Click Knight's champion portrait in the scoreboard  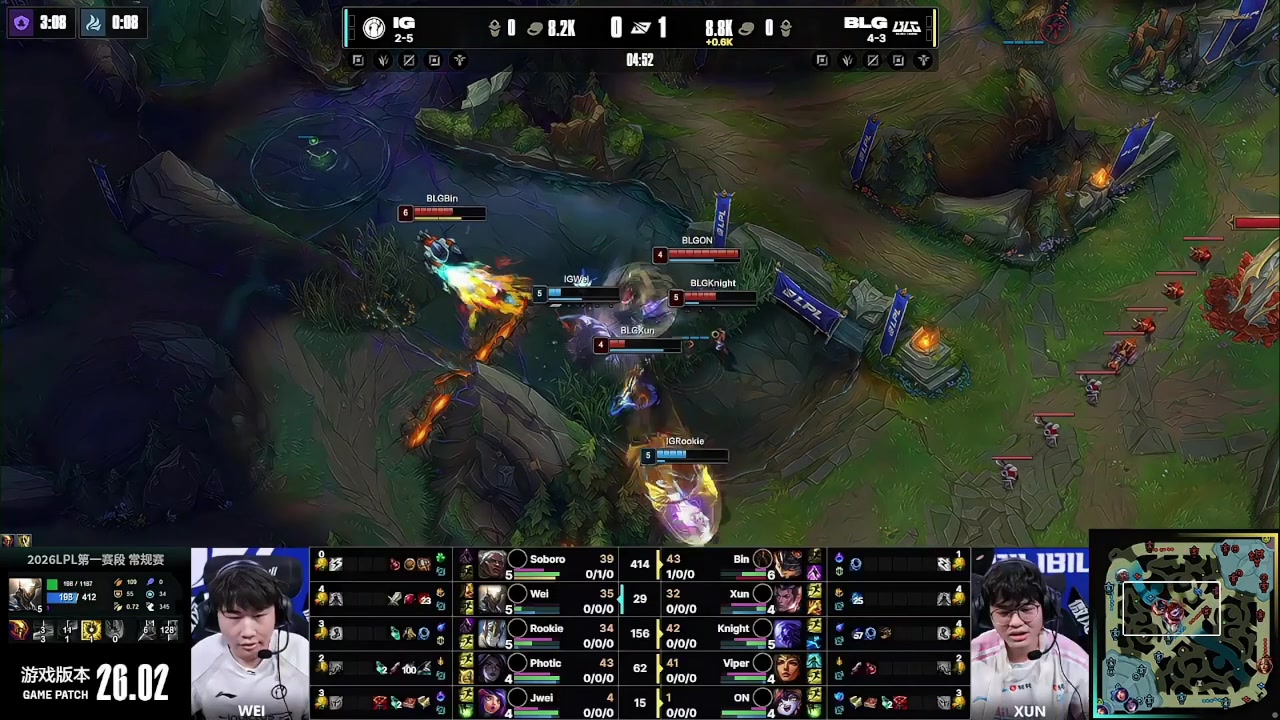click(788, 633)
